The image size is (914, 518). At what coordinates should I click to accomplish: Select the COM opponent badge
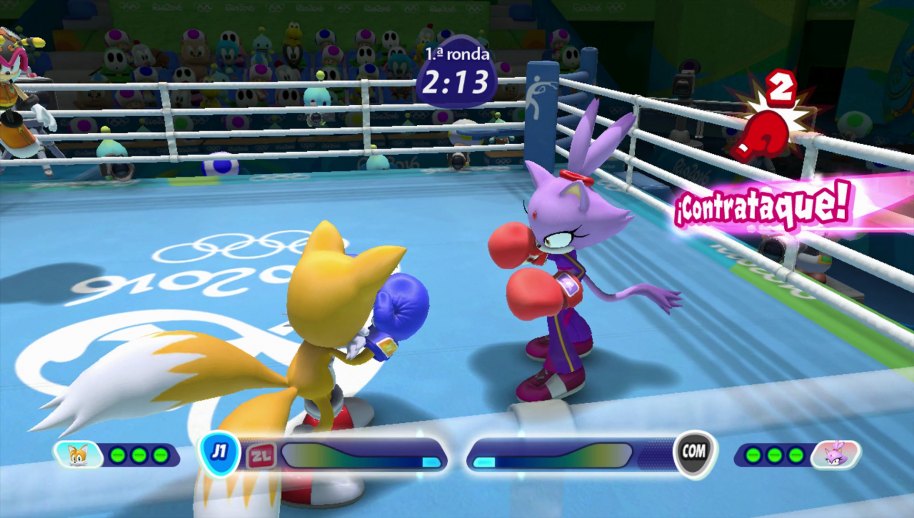click(693, 452)
